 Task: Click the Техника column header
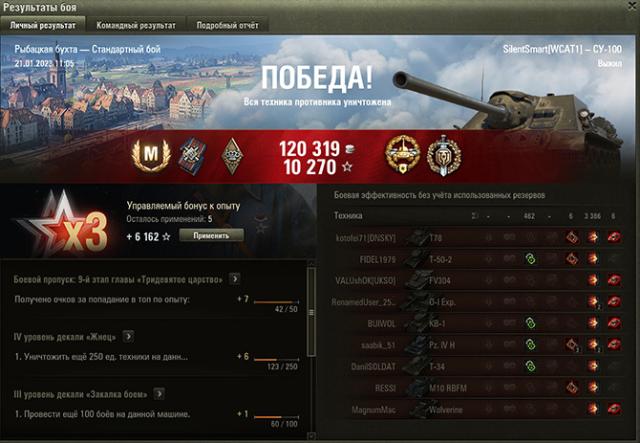click(x=348, y=215)
